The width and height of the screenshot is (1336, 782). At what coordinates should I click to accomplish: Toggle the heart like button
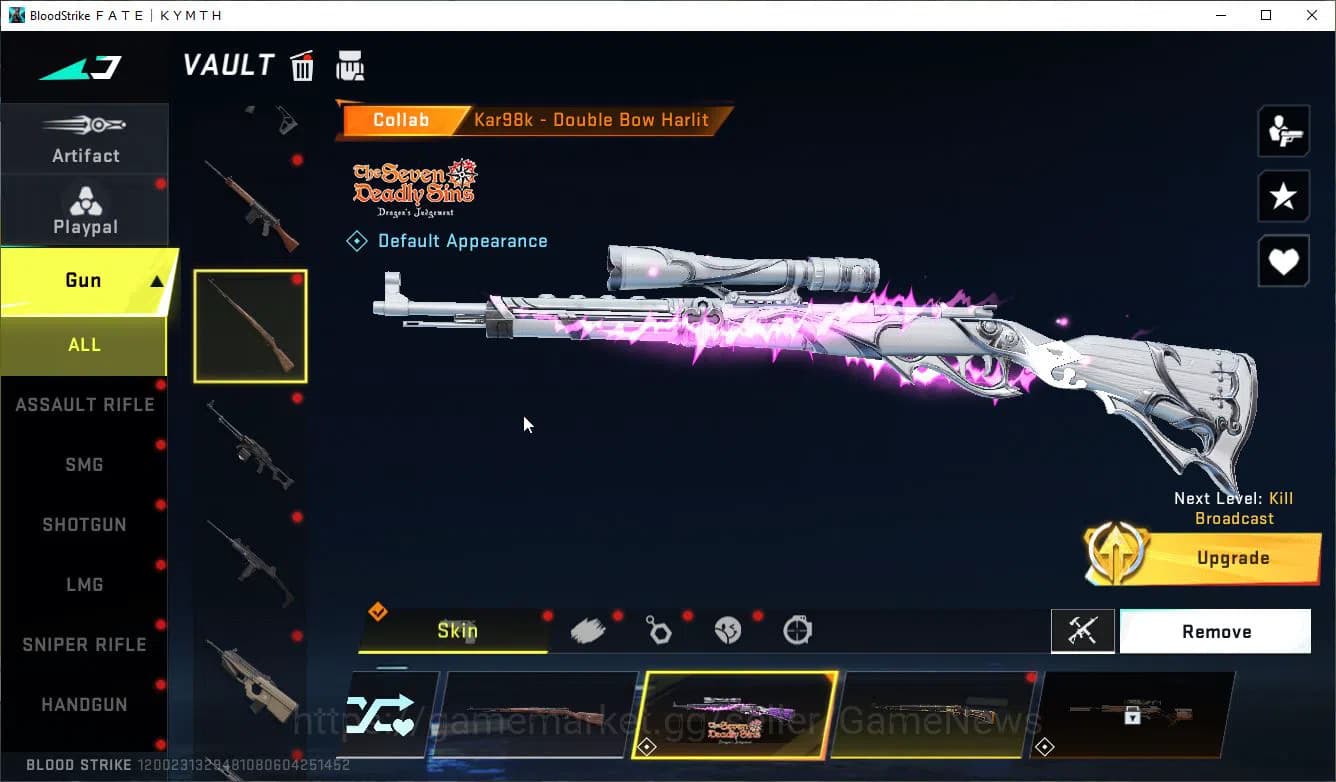[x=1283, y=261]
